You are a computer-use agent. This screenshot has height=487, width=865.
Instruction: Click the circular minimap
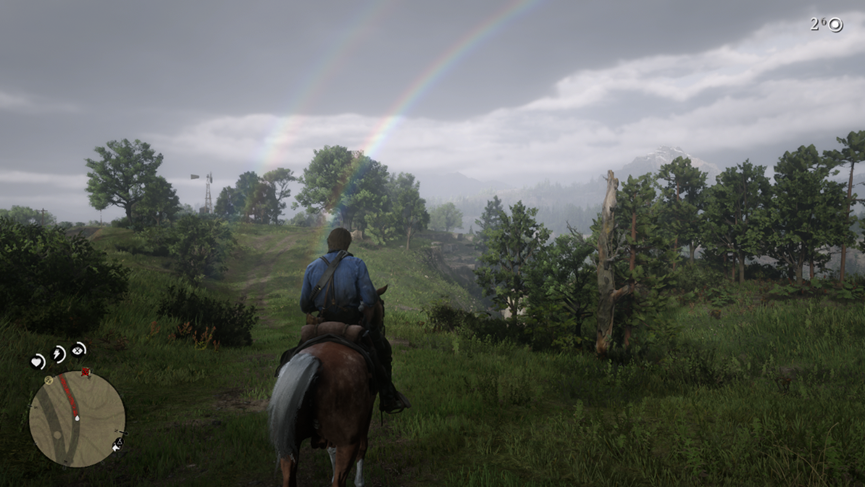(77, 419)
